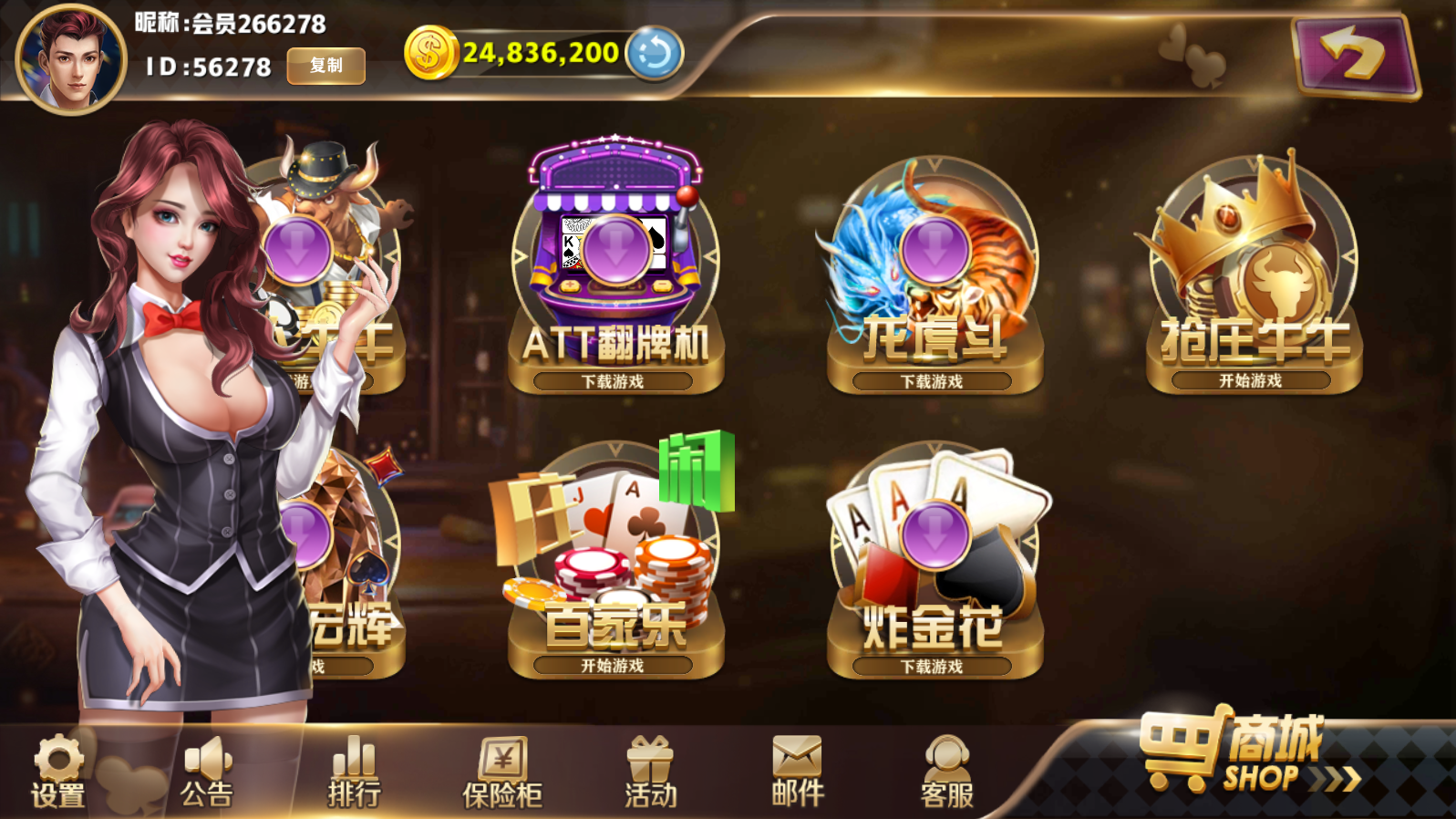Check the 邮件 mailbox
The width and height of the screenshot is (1456, 819).
pos(798,772)
